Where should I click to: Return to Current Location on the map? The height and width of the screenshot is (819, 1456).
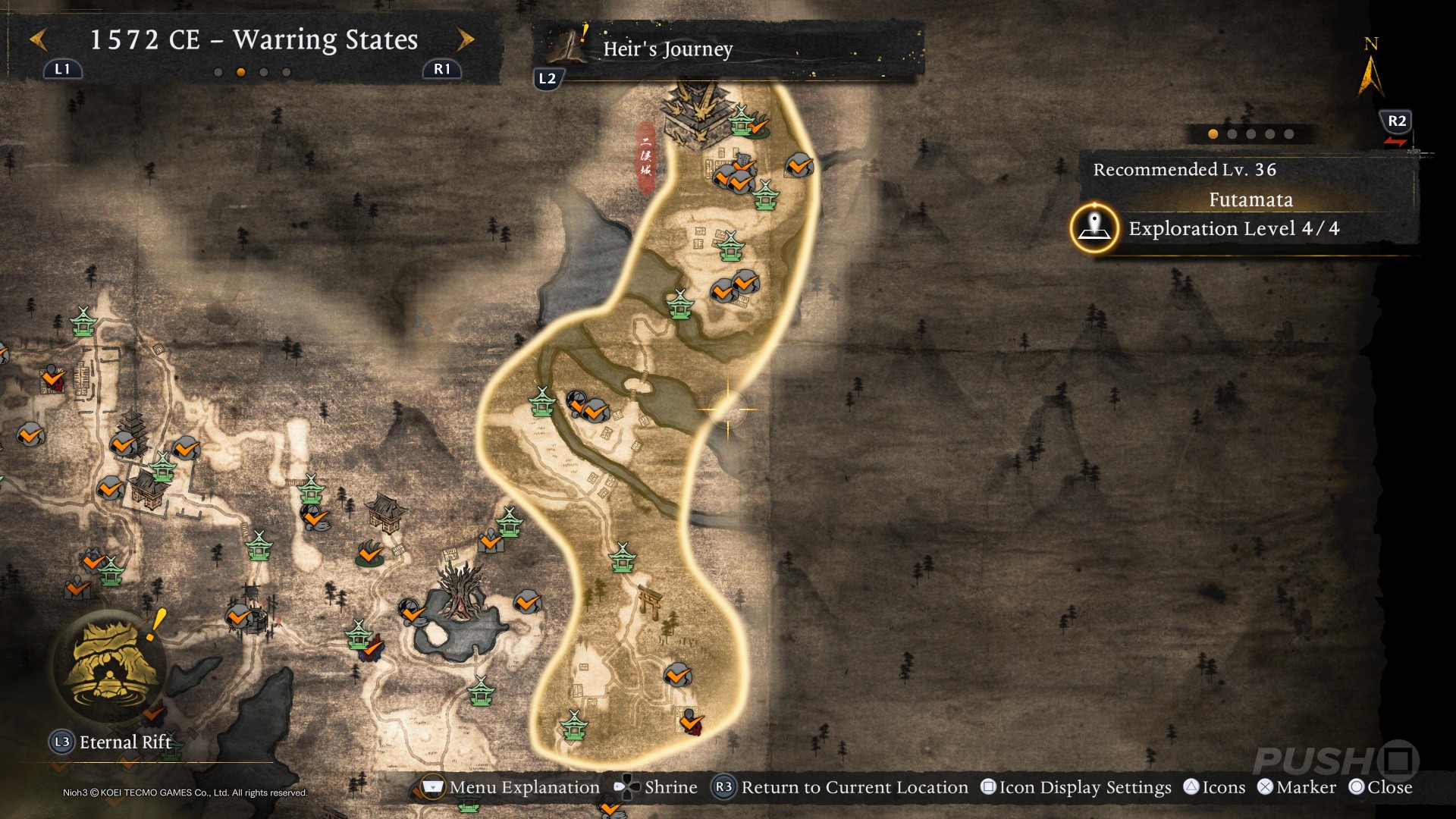pos(841,787)
